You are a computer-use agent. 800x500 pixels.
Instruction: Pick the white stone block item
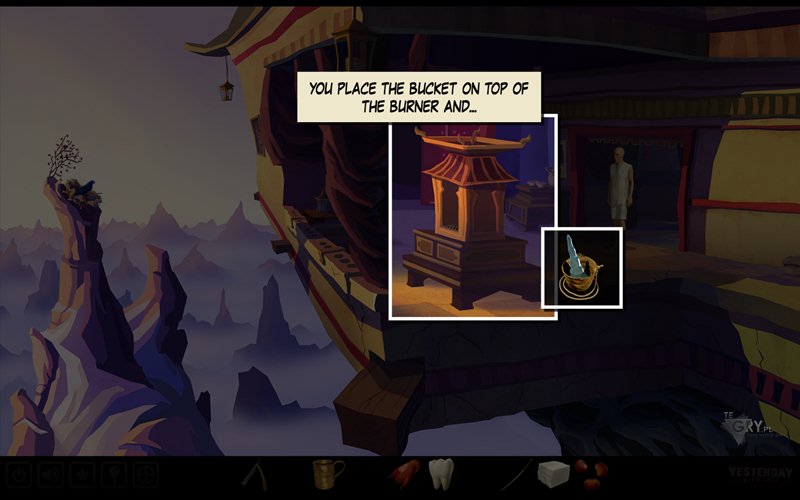[x=552, y=473]
